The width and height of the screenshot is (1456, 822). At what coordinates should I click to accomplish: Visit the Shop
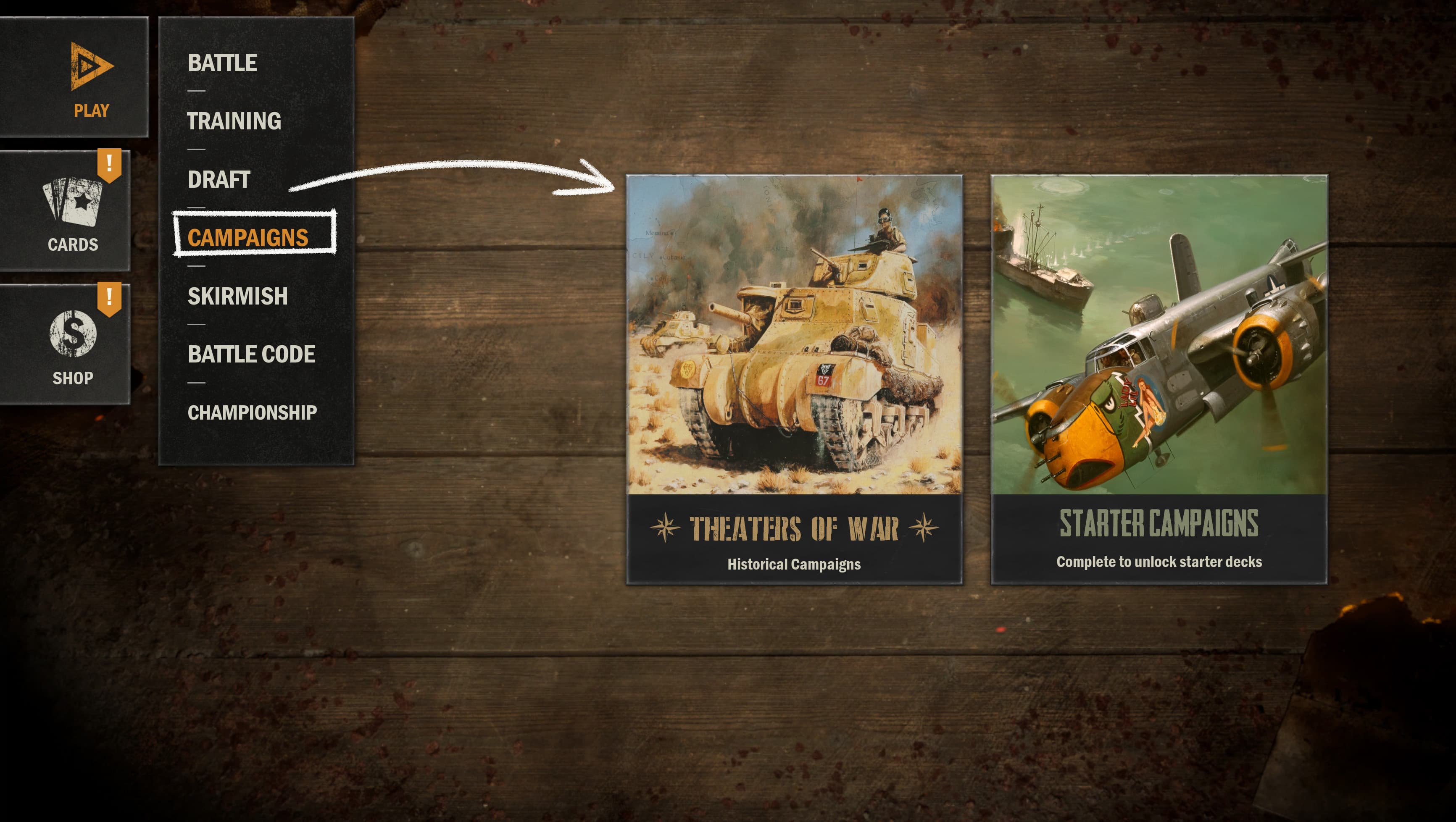[x=72, y=344]
